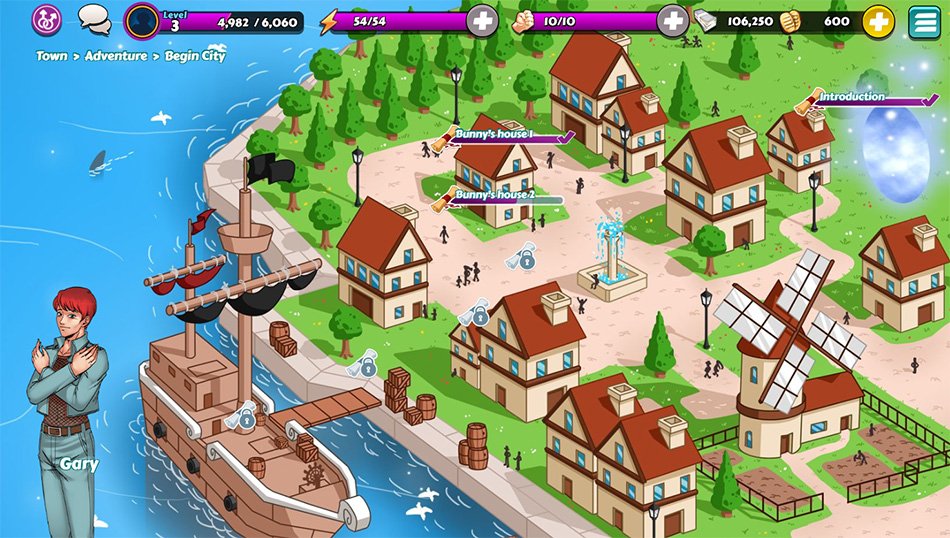Screen dimensions: 950x538
Task: Choose the Bunny's house 1 stage
Action: pos(494,134)
